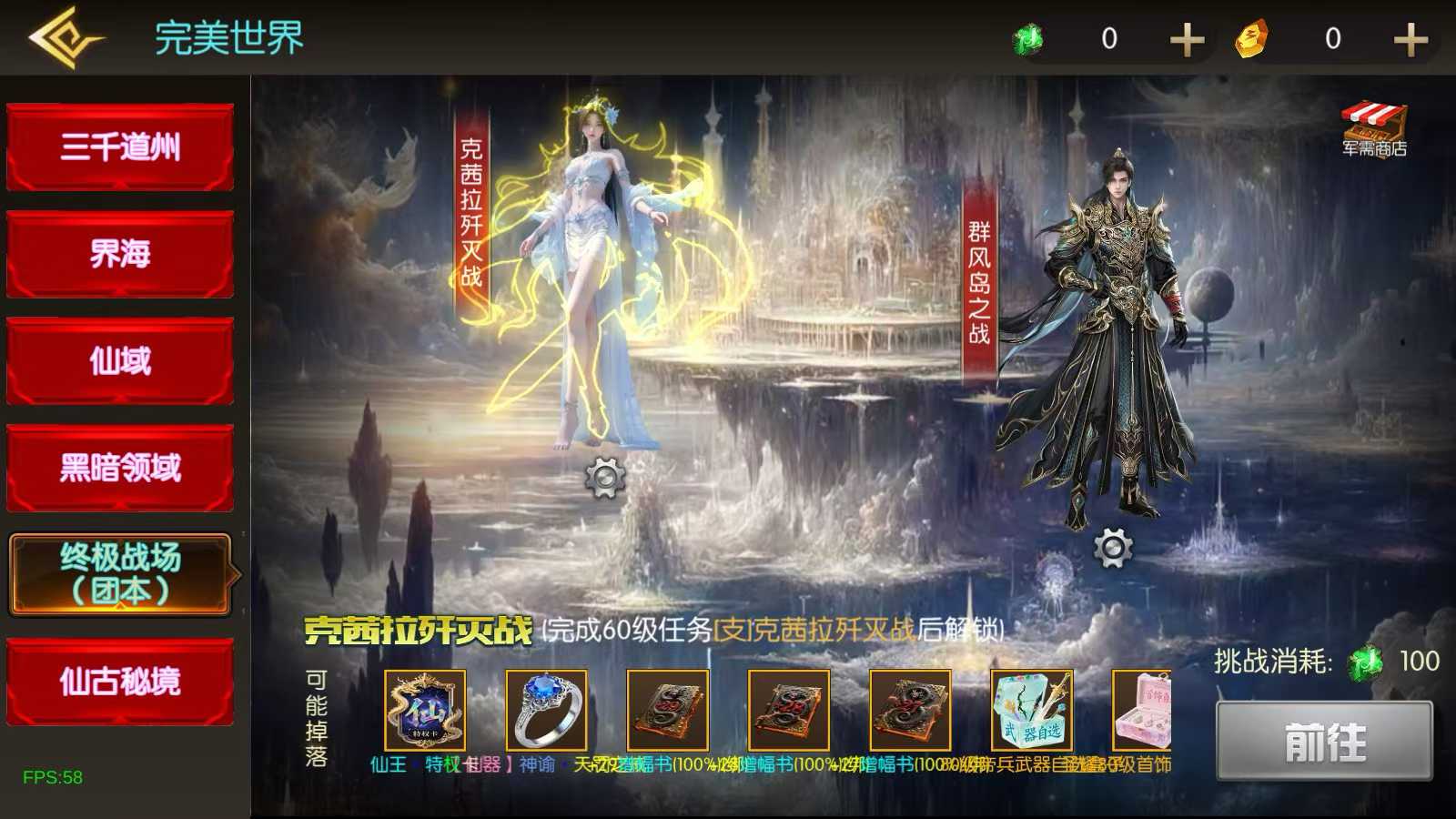Viewport: 1456px width, 819px height.
Task: Tap the gear icon below the male character
Action: click(x=1111, y=548)
